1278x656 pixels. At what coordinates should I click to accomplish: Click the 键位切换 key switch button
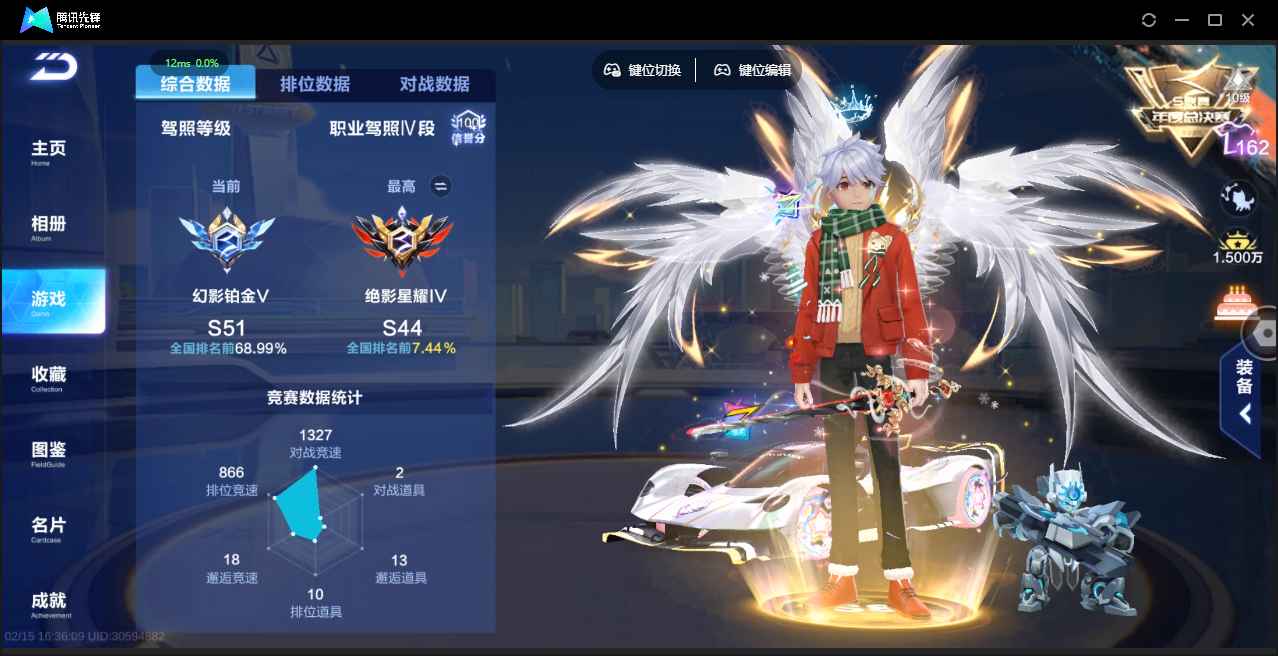click(x=643, y=70)
